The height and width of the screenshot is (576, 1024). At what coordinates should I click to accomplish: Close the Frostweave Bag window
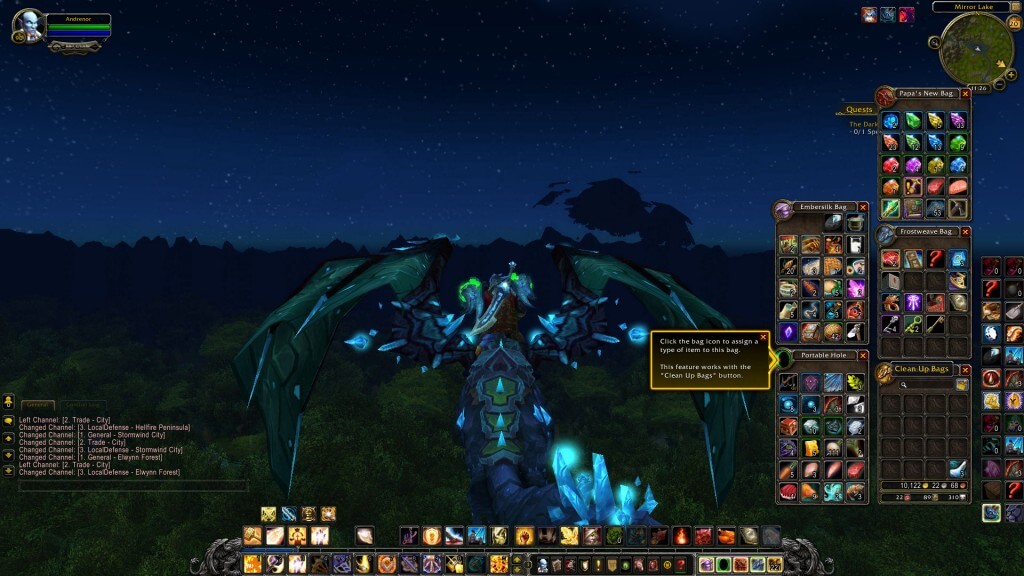click(x=965, y=232)
